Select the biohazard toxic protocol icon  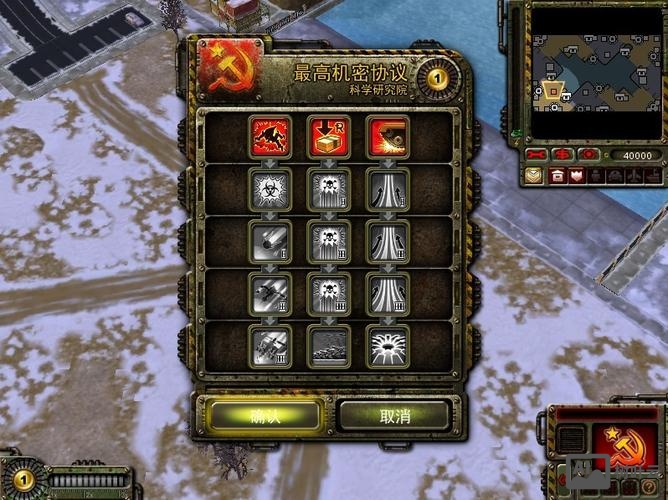pos(271,187)
